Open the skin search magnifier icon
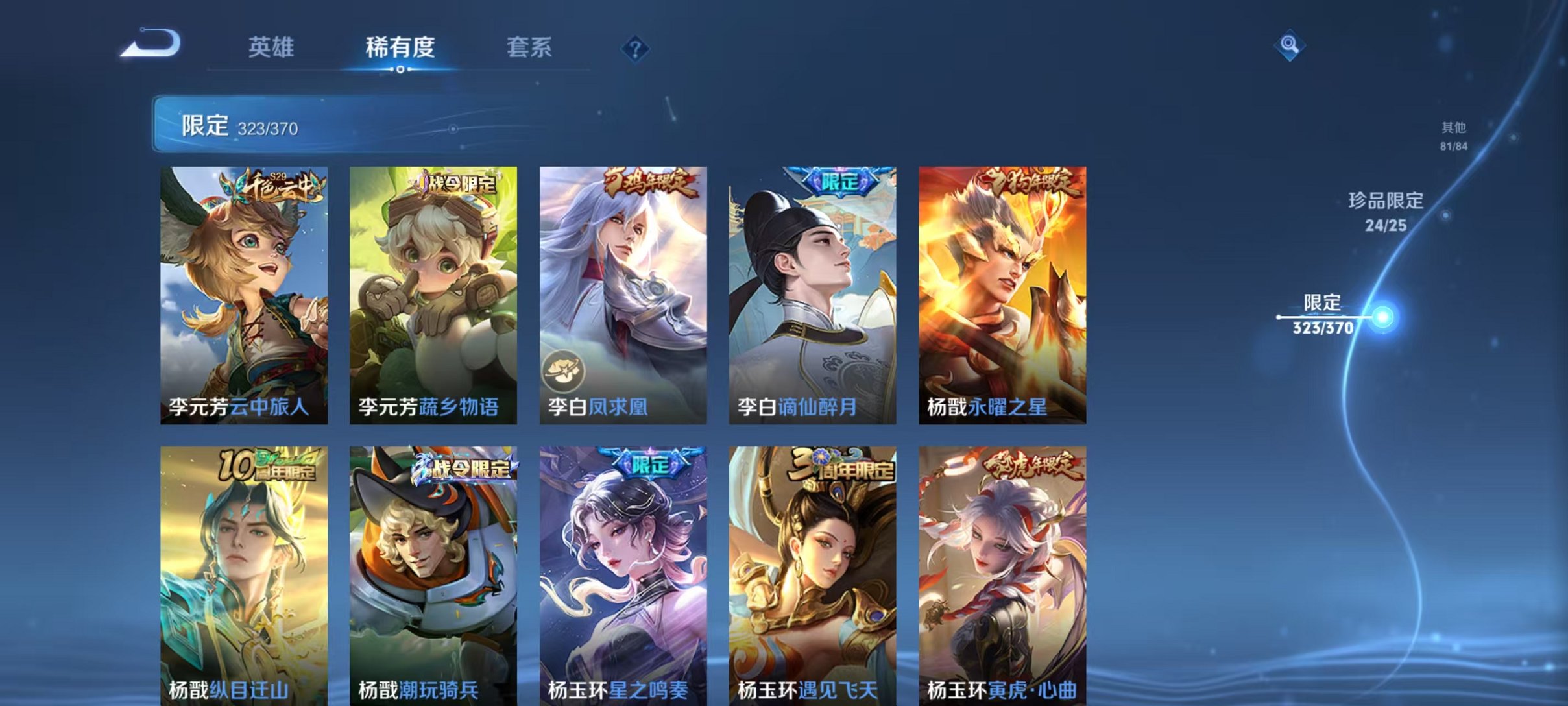 [1291, 44]
